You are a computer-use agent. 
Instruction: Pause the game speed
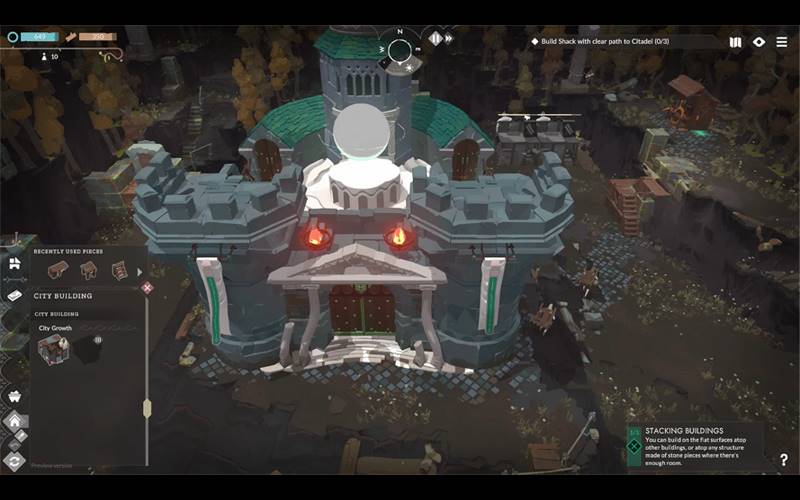pos(435,38)
